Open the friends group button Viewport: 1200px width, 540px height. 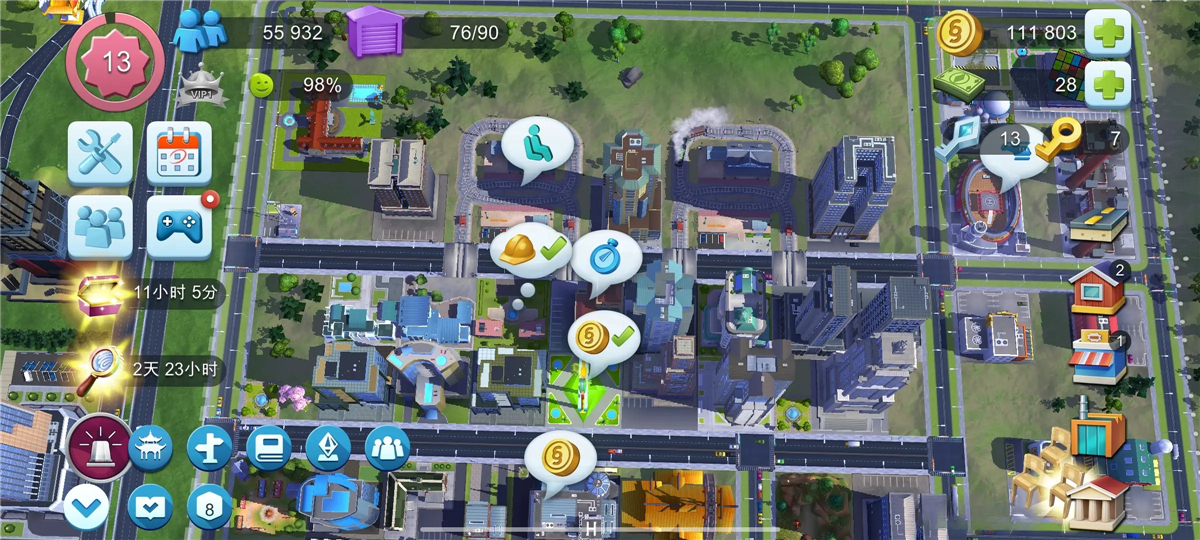pyautogui.click(x=100, y=226)
